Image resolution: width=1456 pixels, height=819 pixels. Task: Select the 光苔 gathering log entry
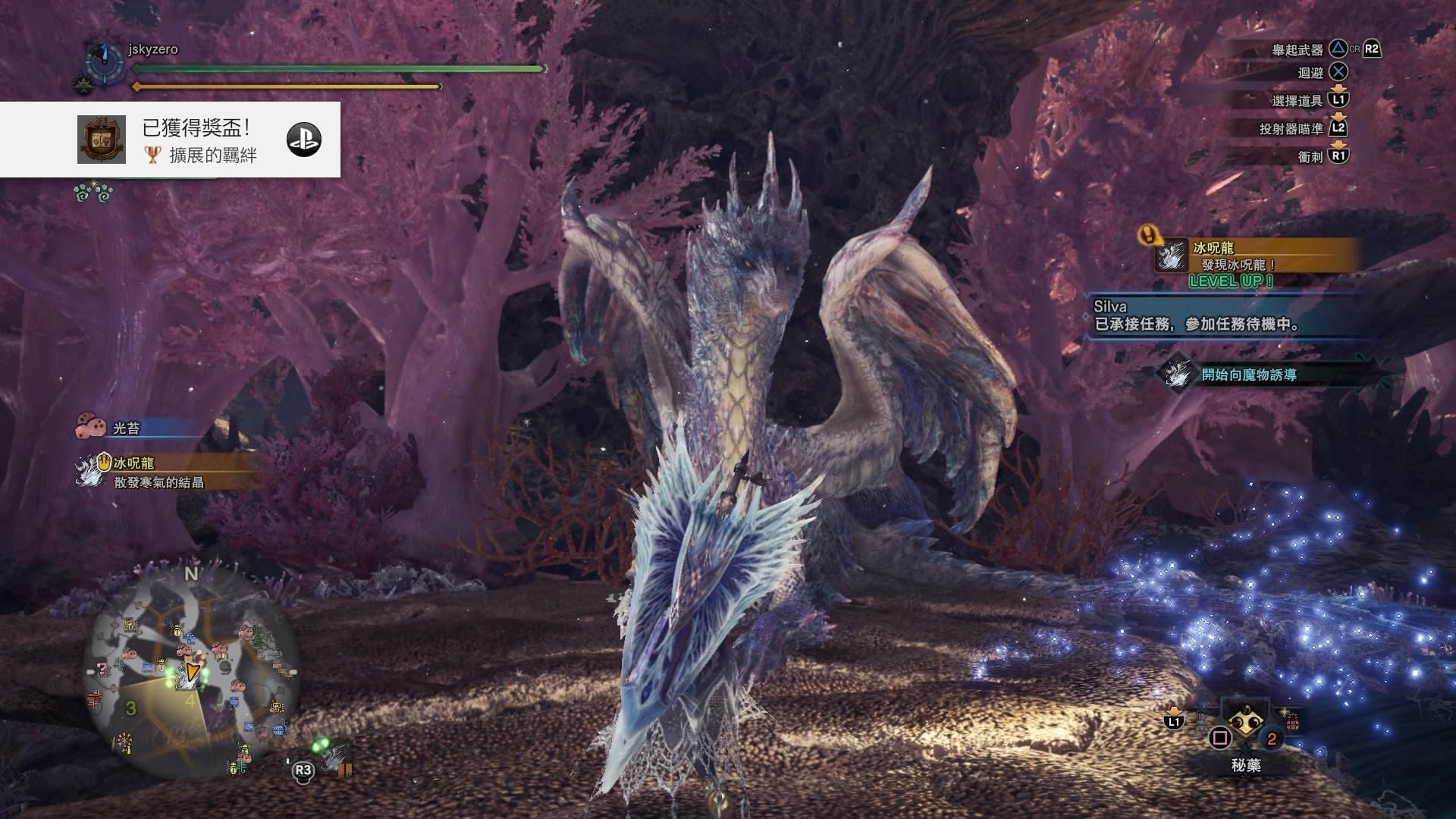[x=126, y=428]
